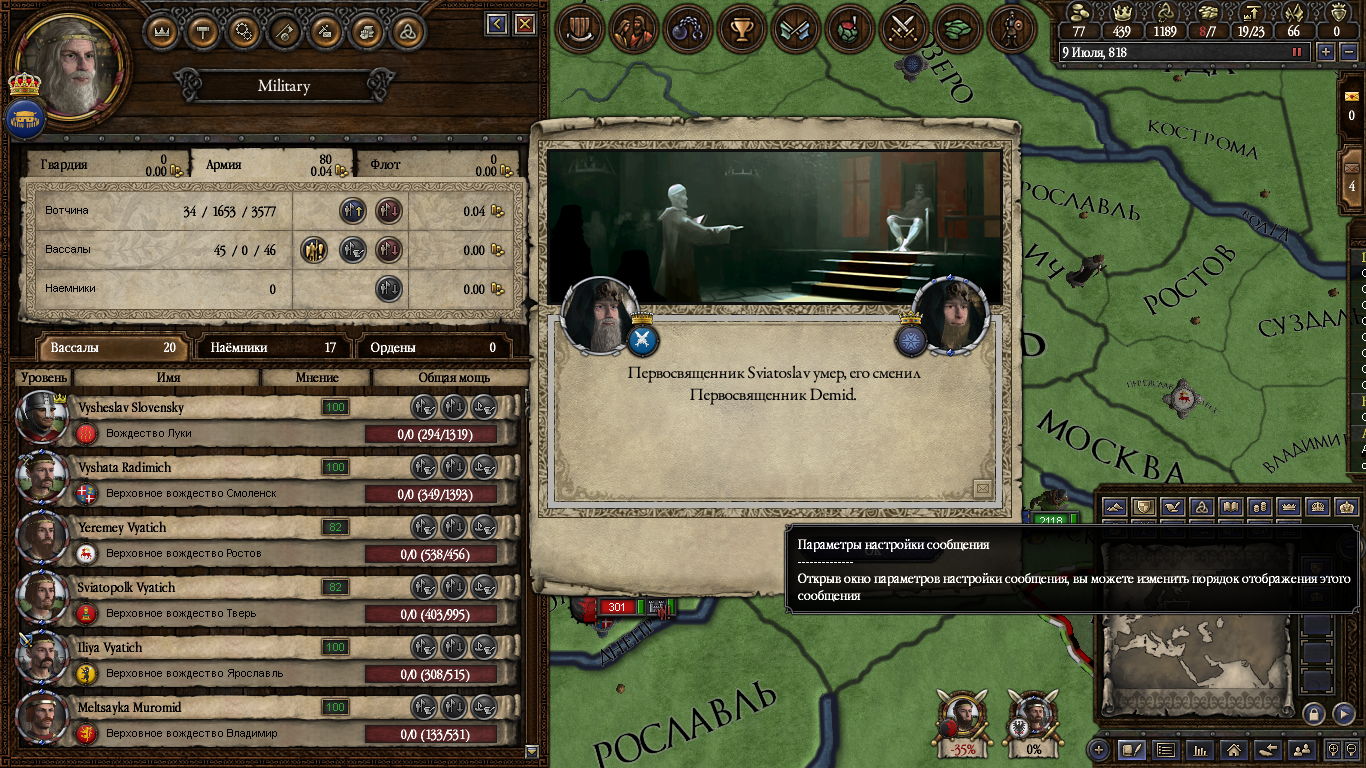Toggle pause on the date bar
This screenshot has height=768, width=1366.
pos(1298,52)
